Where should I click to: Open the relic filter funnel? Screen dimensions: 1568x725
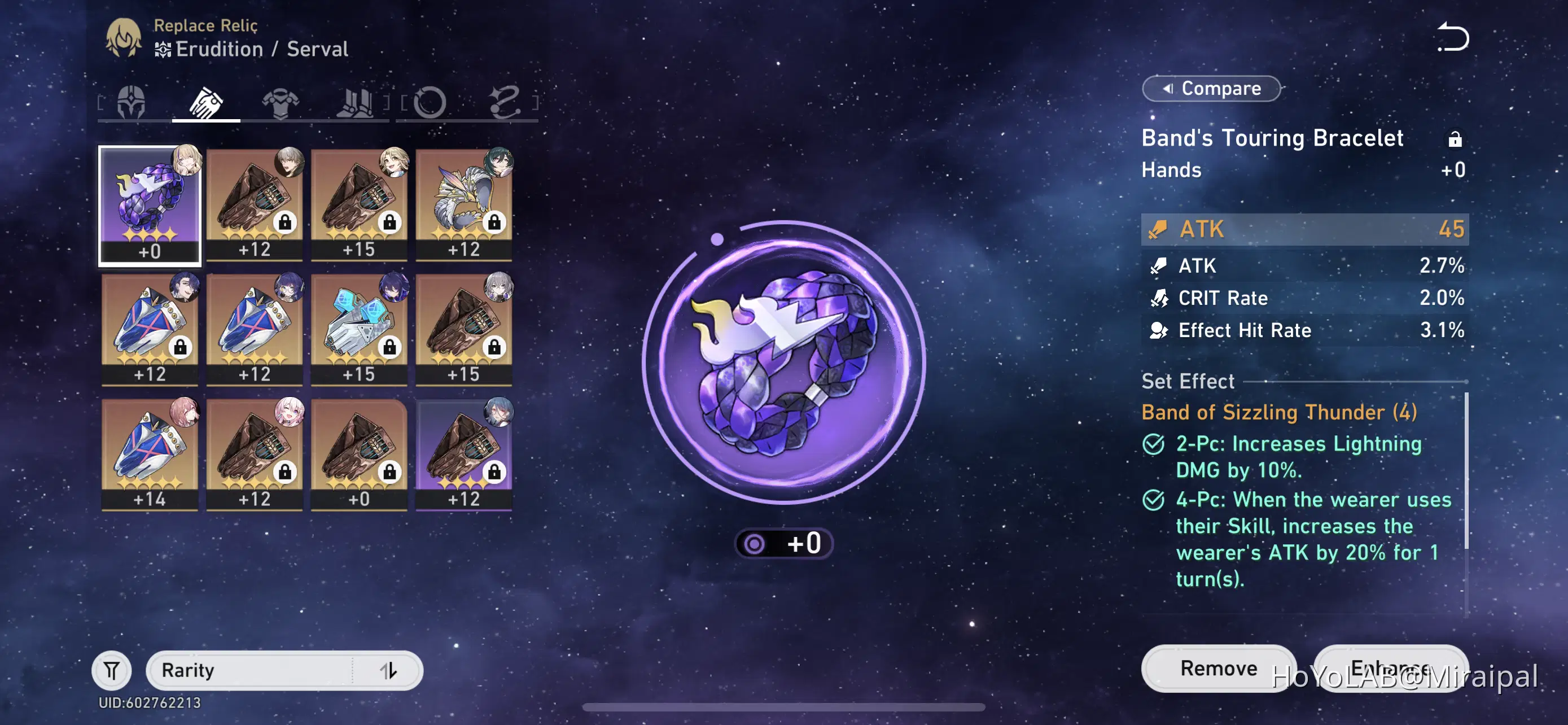(111, 670)
